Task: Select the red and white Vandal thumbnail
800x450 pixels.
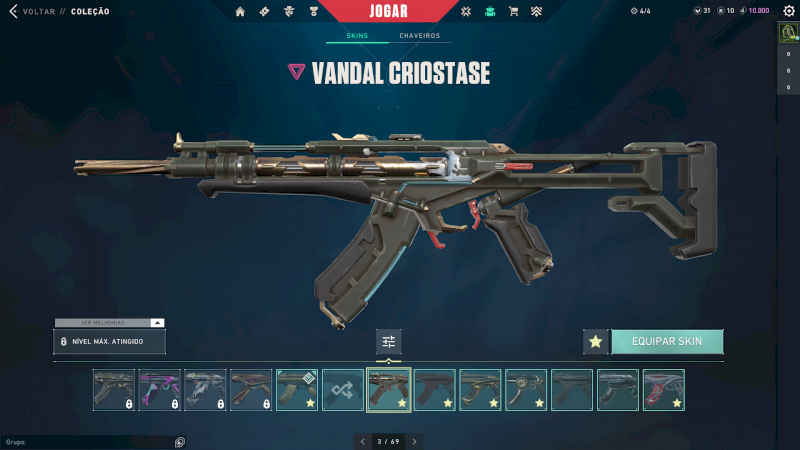Action: 664,390
